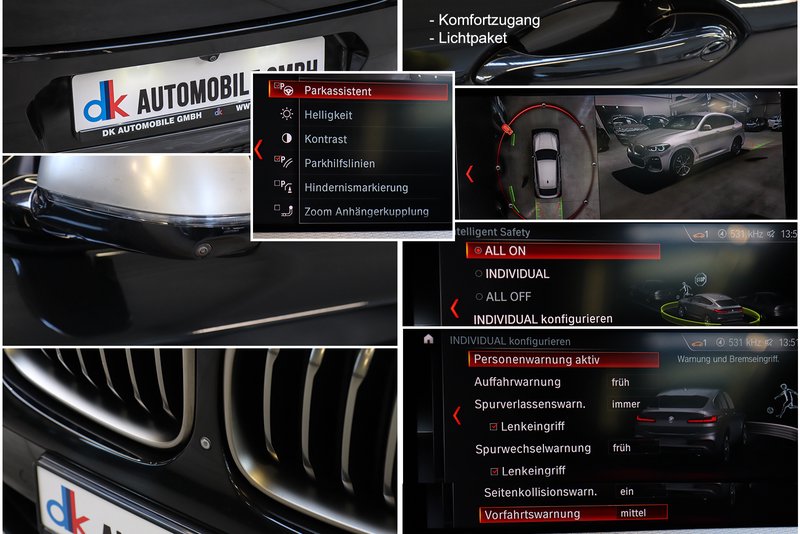Open INDIVIDUAL konfigurieren settings

[542, 319]
